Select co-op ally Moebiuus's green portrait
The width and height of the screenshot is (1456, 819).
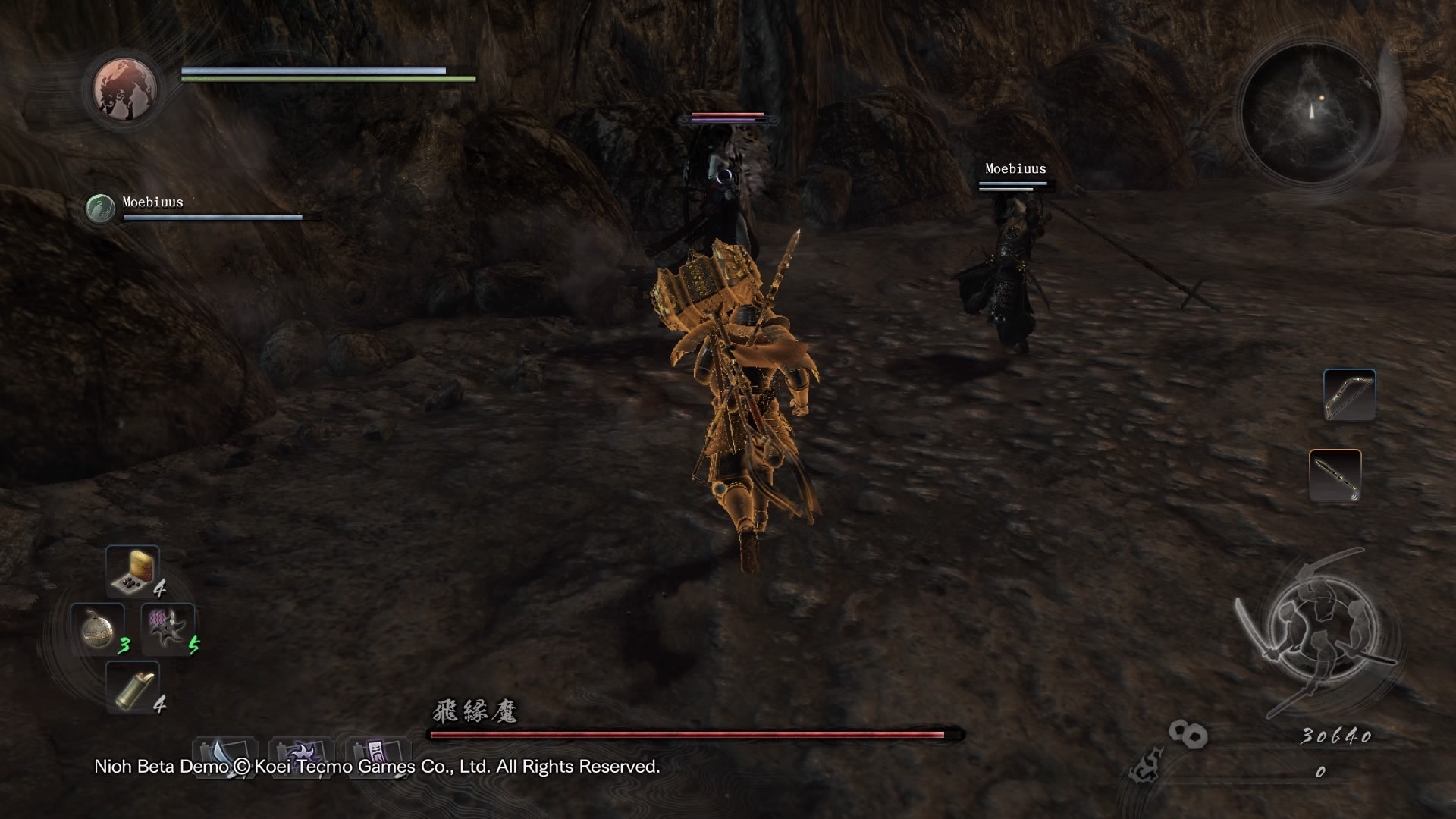pos(99,208)
